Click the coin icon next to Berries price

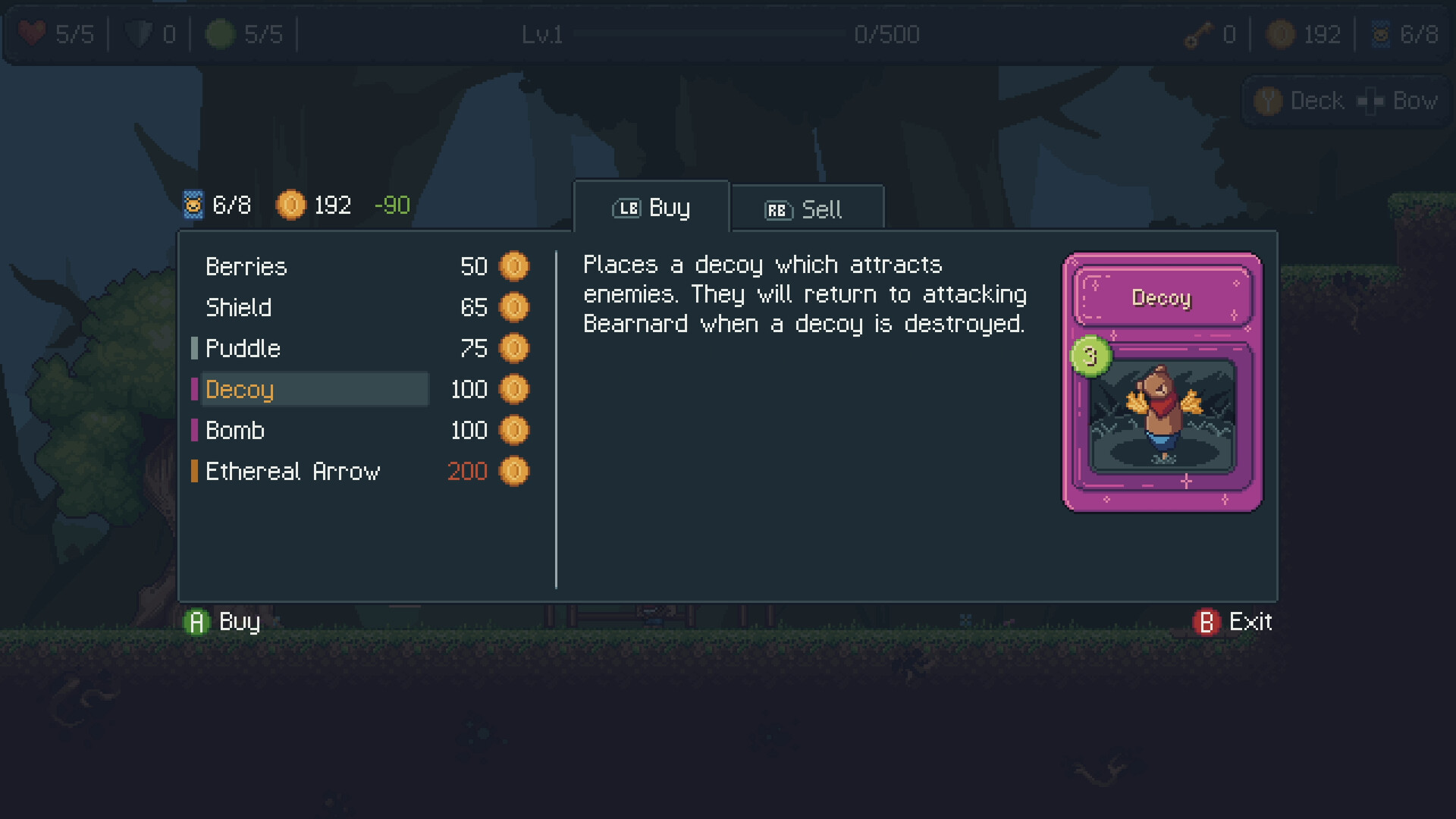pos(514,266)
